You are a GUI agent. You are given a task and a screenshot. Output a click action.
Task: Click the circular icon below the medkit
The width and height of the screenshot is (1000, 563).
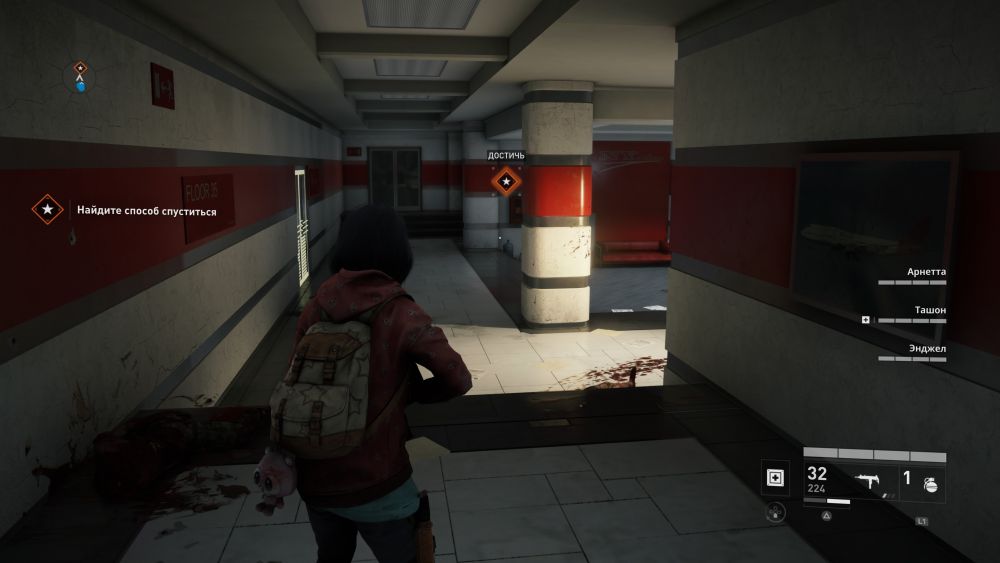[x=775, y=512]
